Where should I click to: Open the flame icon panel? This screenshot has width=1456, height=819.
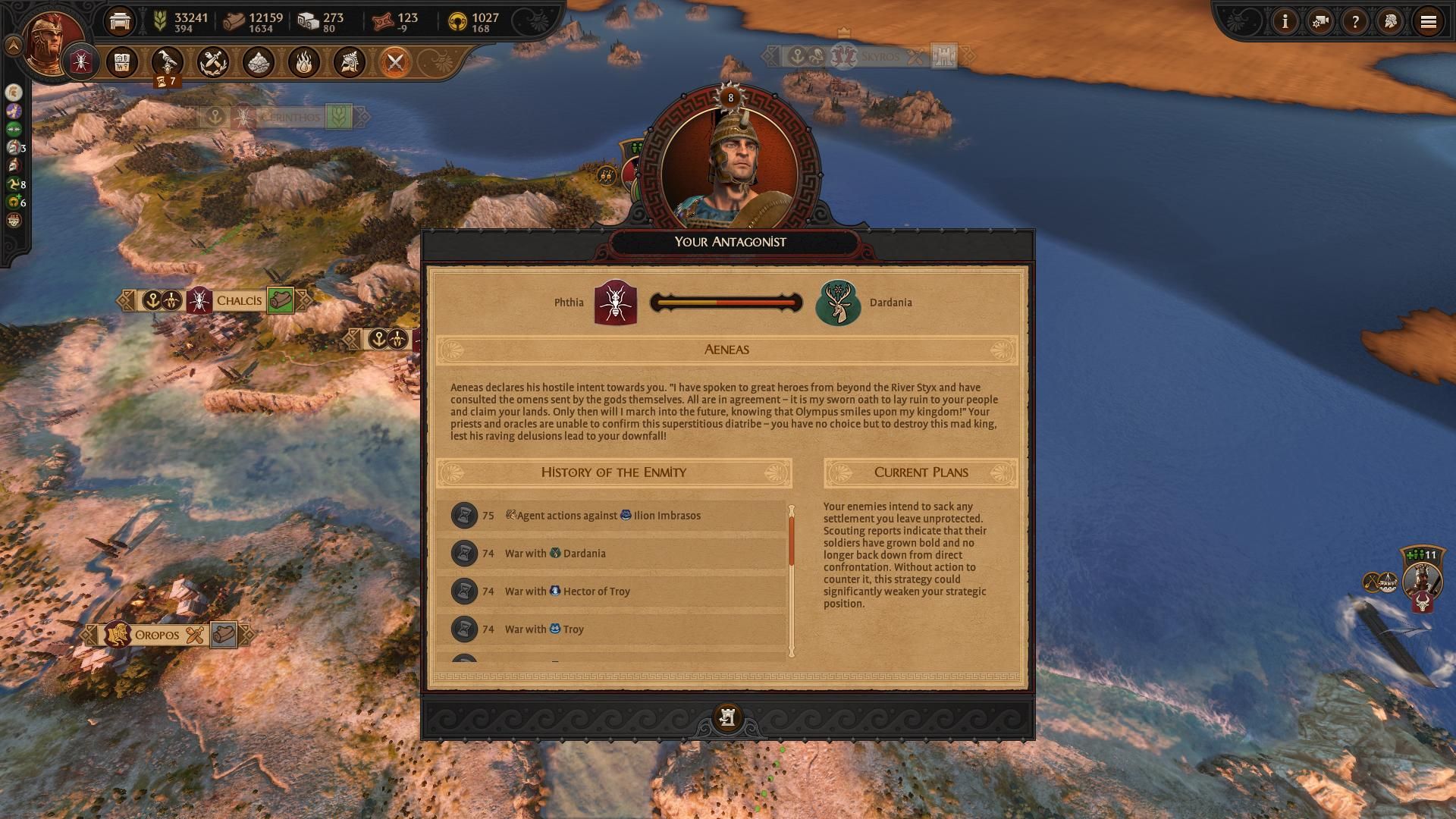(x=304, y=62)
